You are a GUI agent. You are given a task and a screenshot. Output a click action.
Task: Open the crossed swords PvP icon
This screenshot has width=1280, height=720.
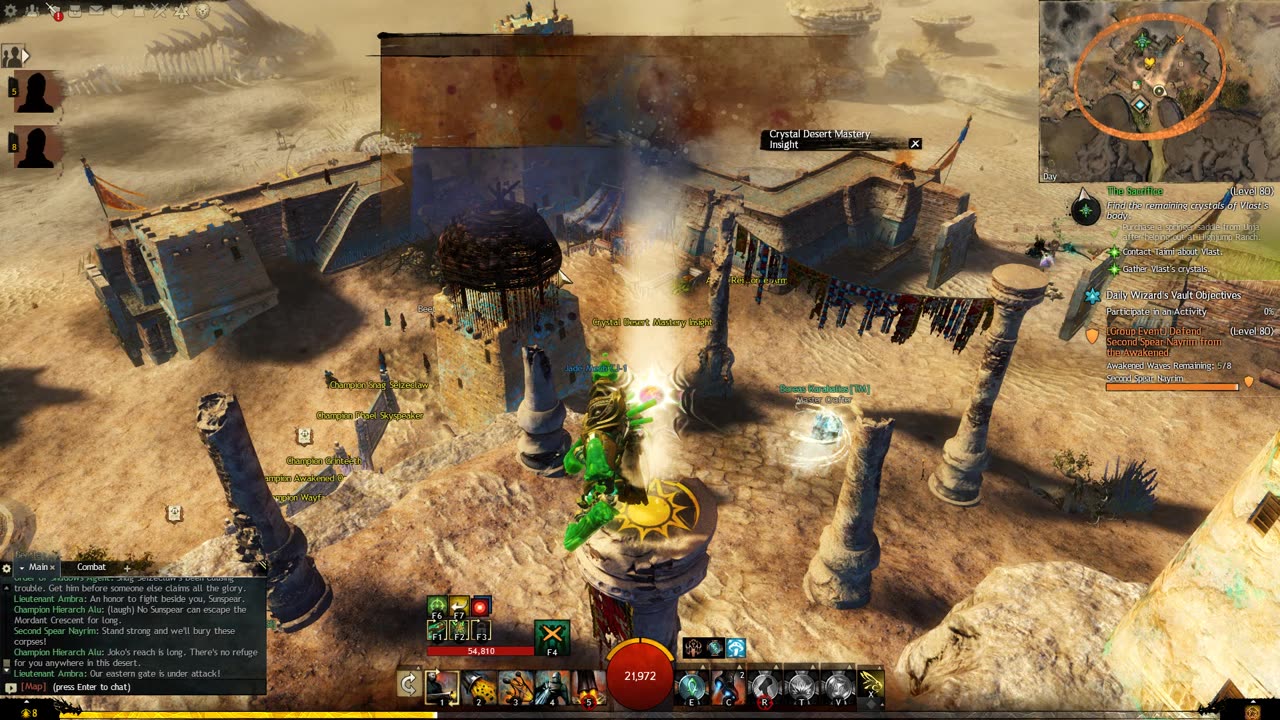pyautogui.click(x=160, y=11)
